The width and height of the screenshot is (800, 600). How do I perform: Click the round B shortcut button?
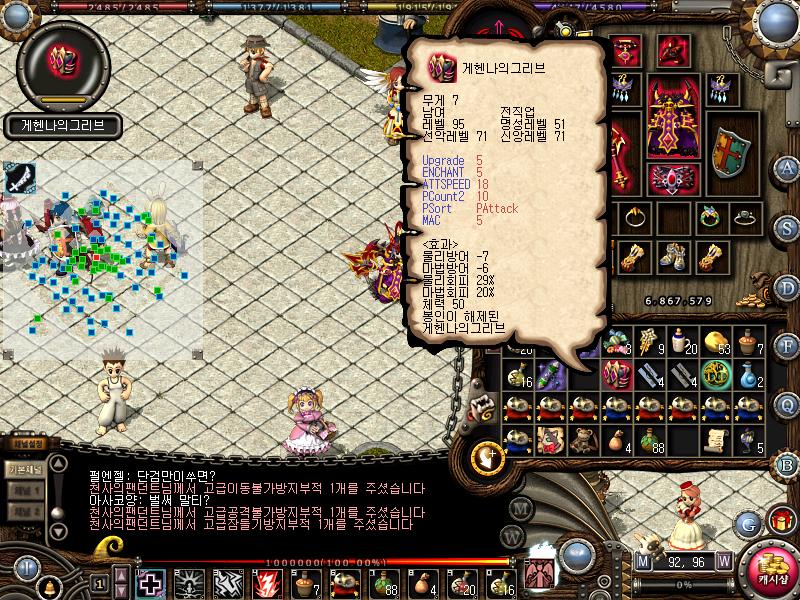coord(788,463)
